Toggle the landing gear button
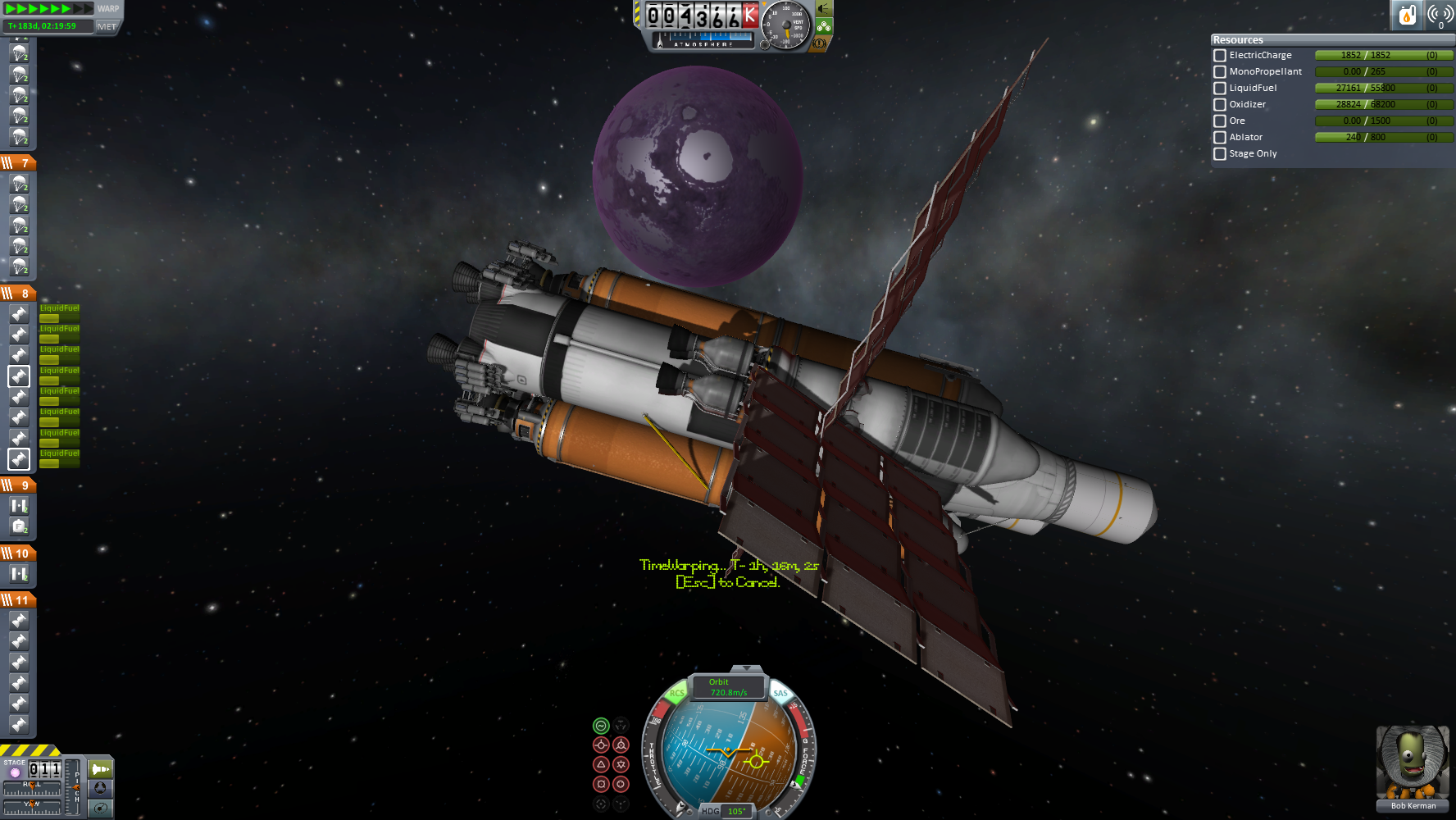 click(823, 26)
